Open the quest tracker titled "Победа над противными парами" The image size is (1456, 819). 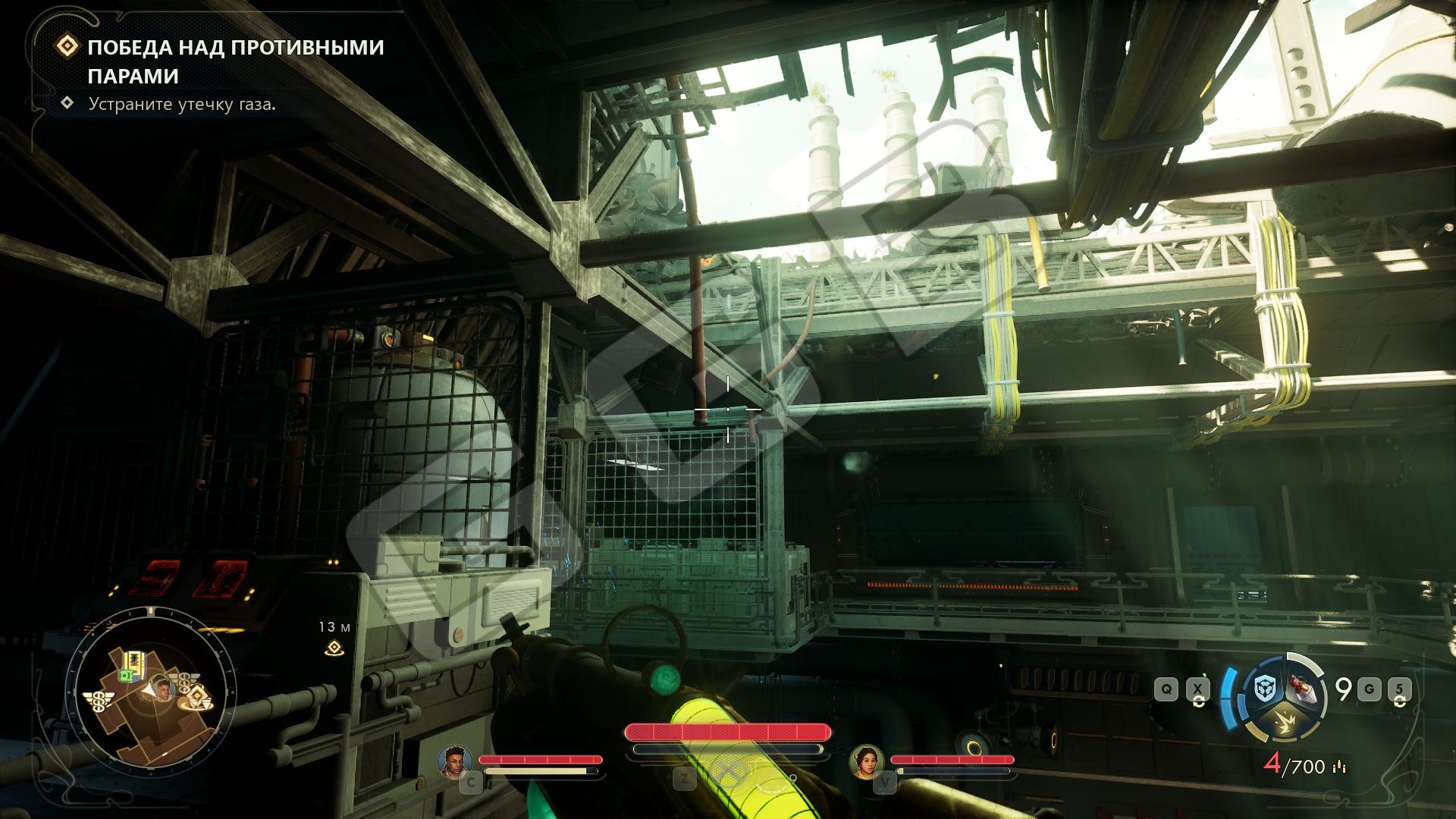click(x=235, y=61)
